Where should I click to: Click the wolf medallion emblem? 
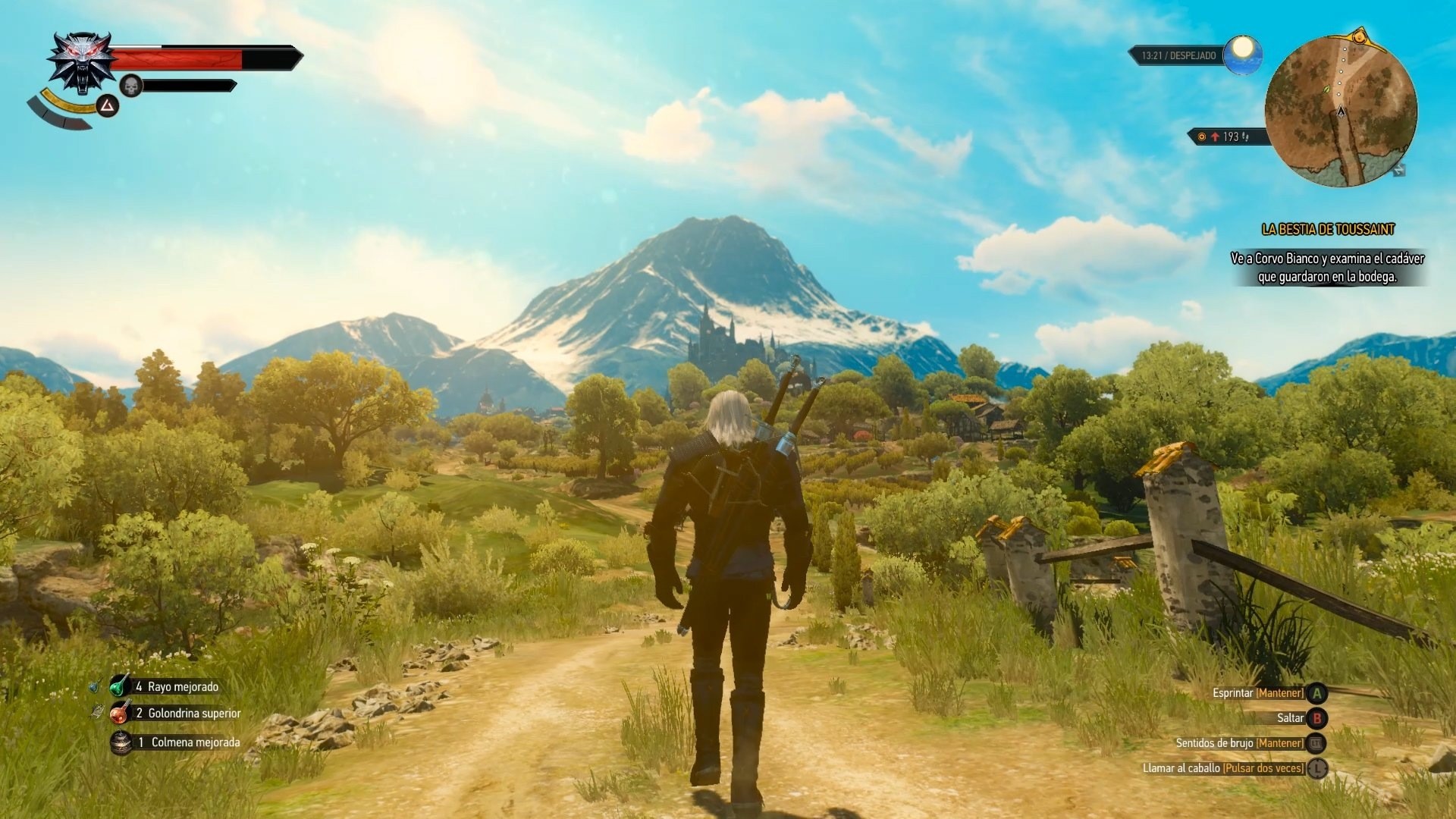(x=81, y=61)
